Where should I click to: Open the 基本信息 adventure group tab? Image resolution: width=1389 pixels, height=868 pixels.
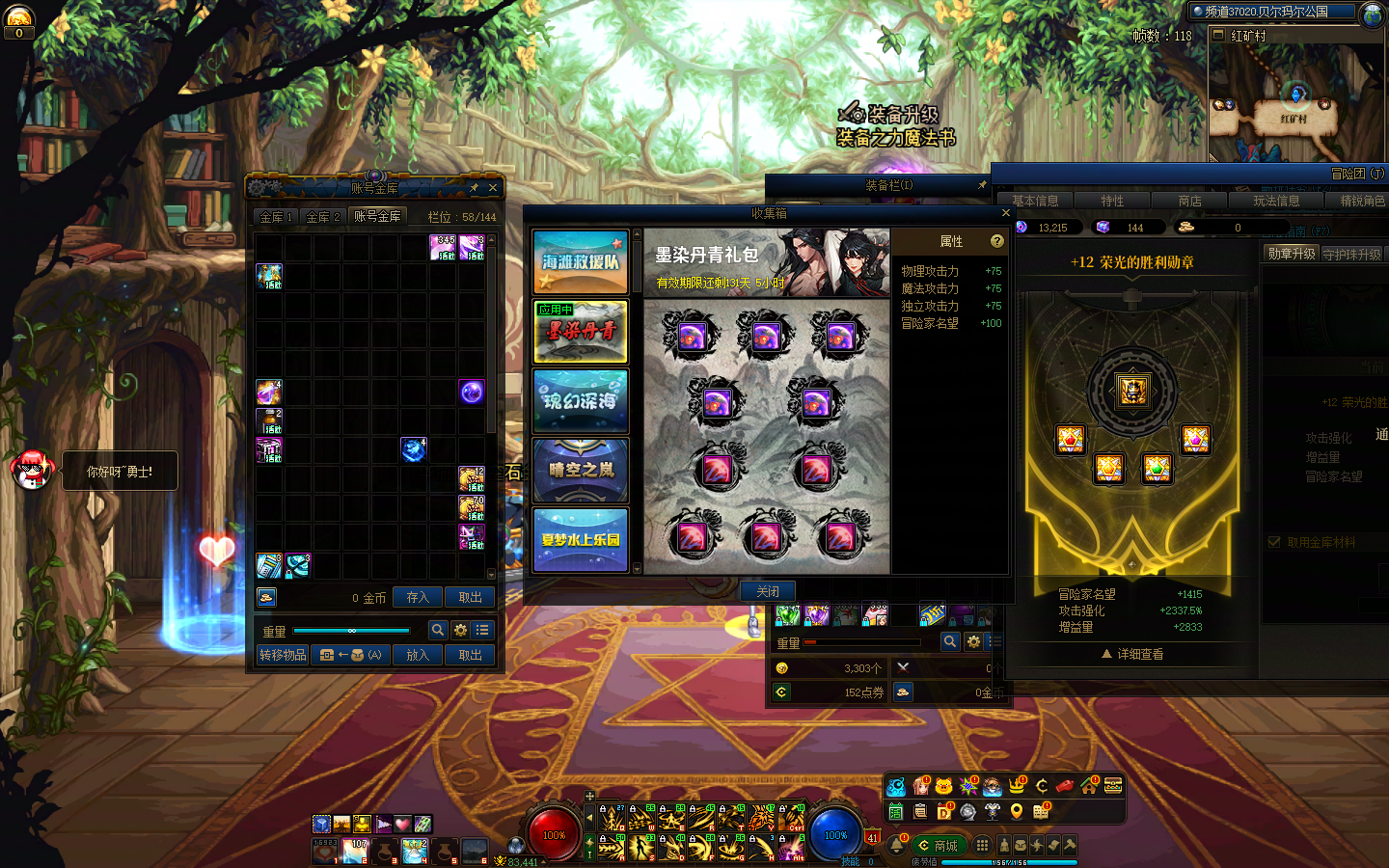click(1035, 201)
